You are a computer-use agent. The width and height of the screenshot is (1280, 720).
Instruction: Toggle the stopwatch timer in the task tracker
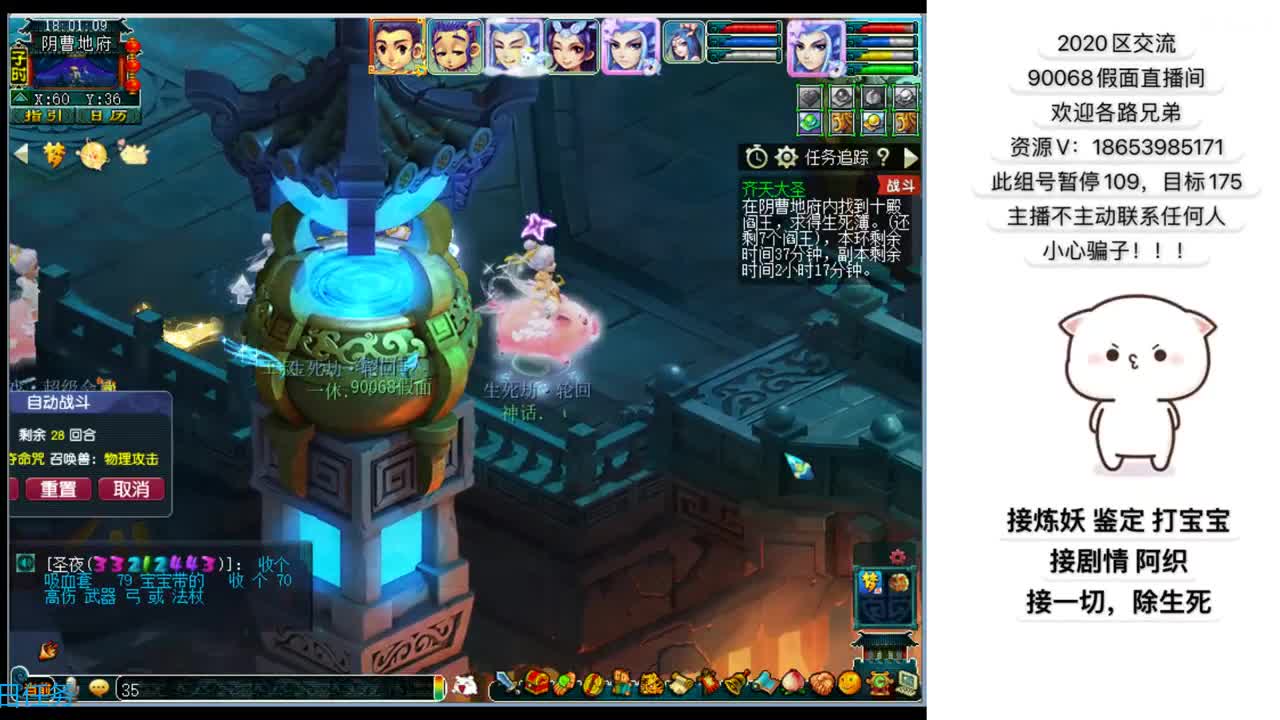pyautogui.click(x=757, y=156)
